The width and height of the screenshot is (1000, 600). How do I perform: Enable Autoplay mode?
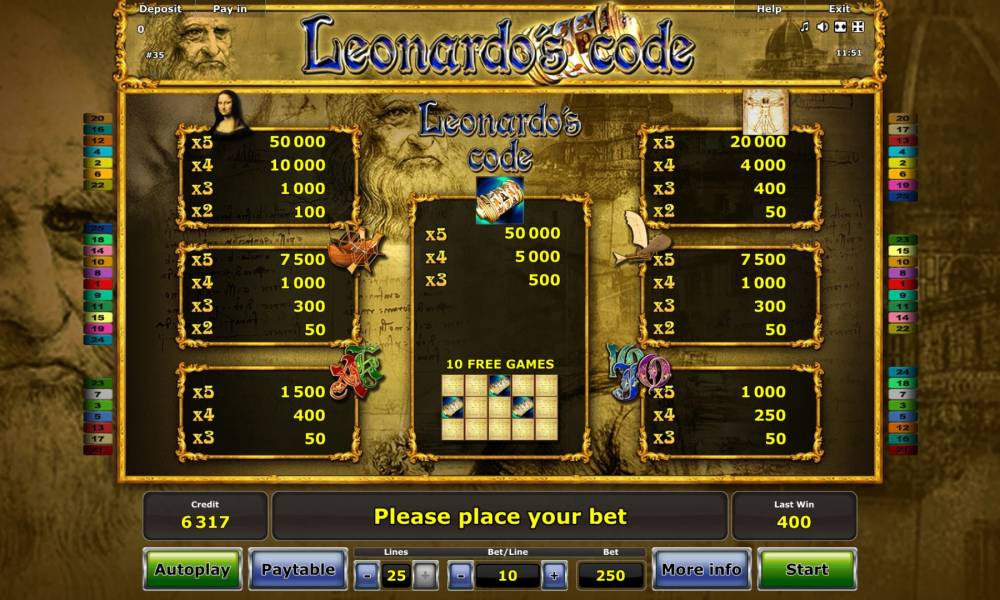(x=192, y=569)
